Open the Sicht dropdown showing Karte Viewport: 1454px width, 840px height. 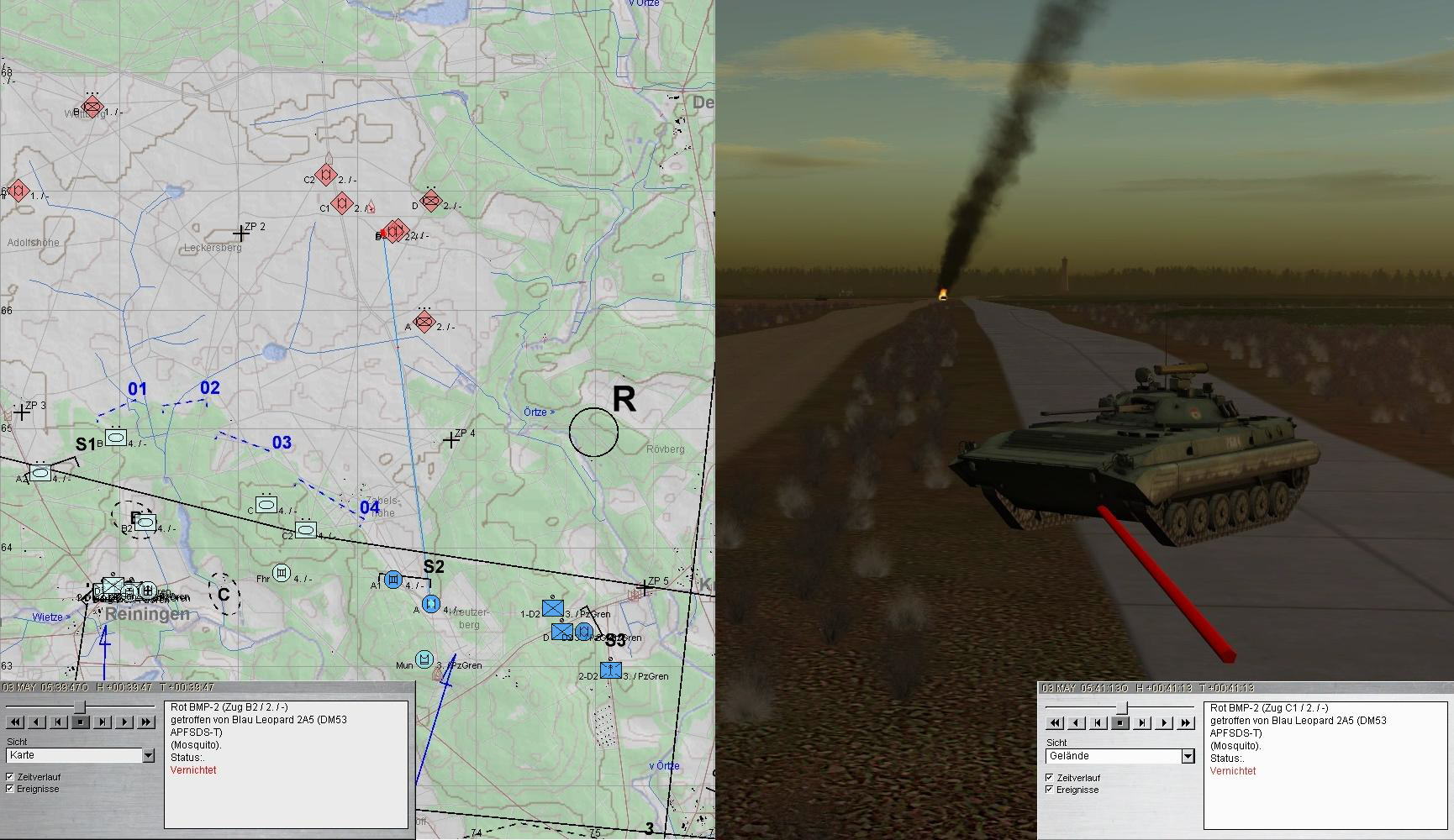148,755
